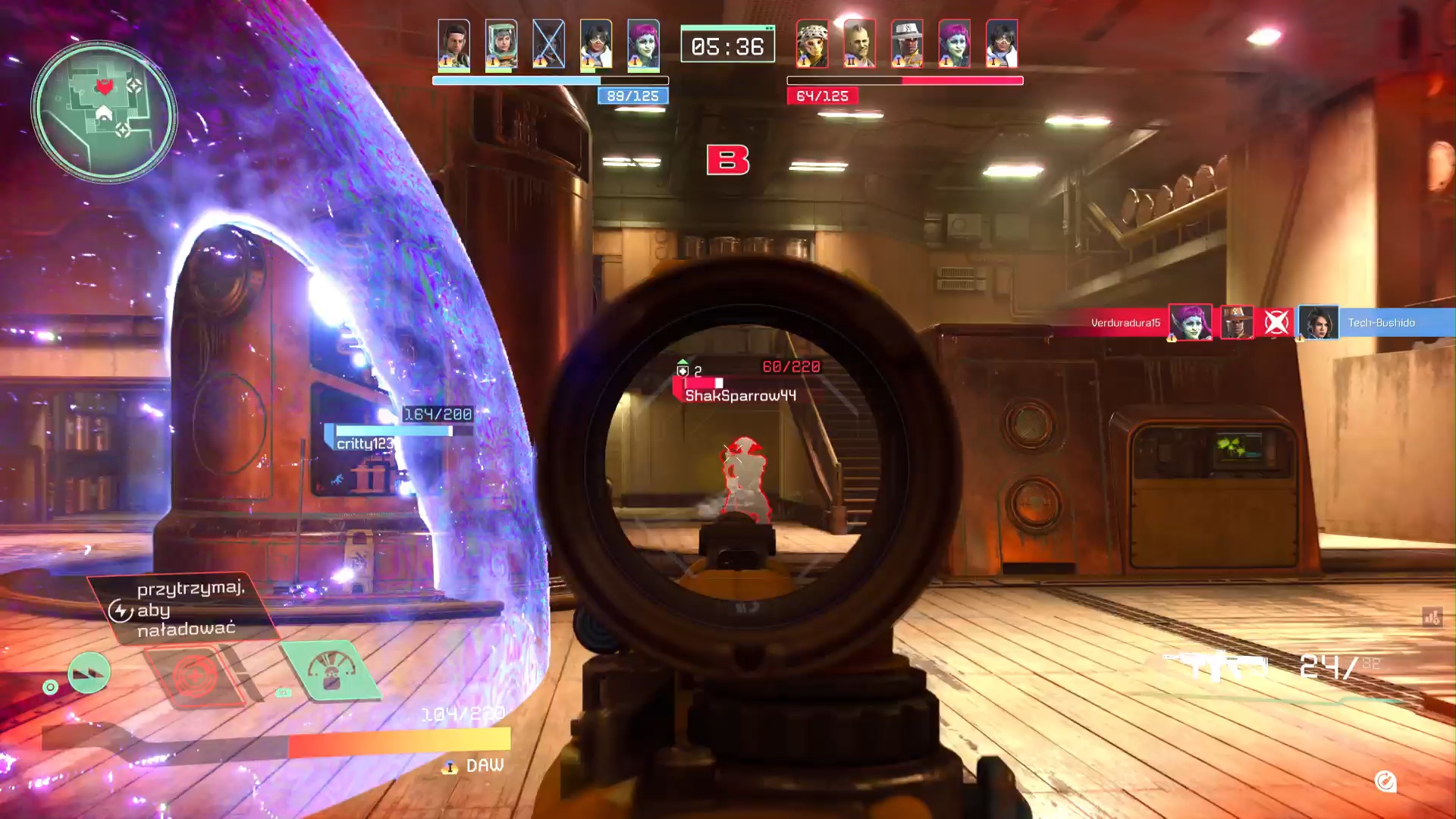Activate the red healing-target ability icon
Screen dimensions: 1456x819
(x=196, y=674)
